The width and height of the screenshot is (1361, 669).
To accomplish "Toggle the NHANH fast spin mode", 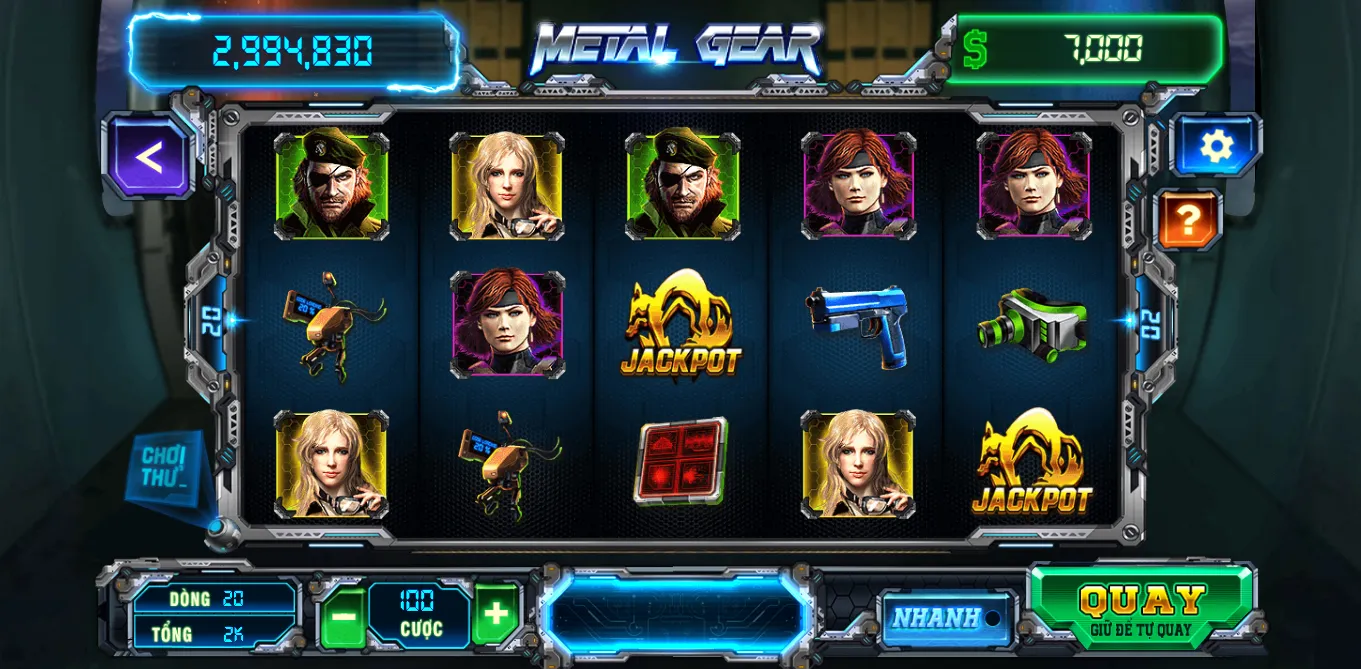I will click(x=946, y=618).
